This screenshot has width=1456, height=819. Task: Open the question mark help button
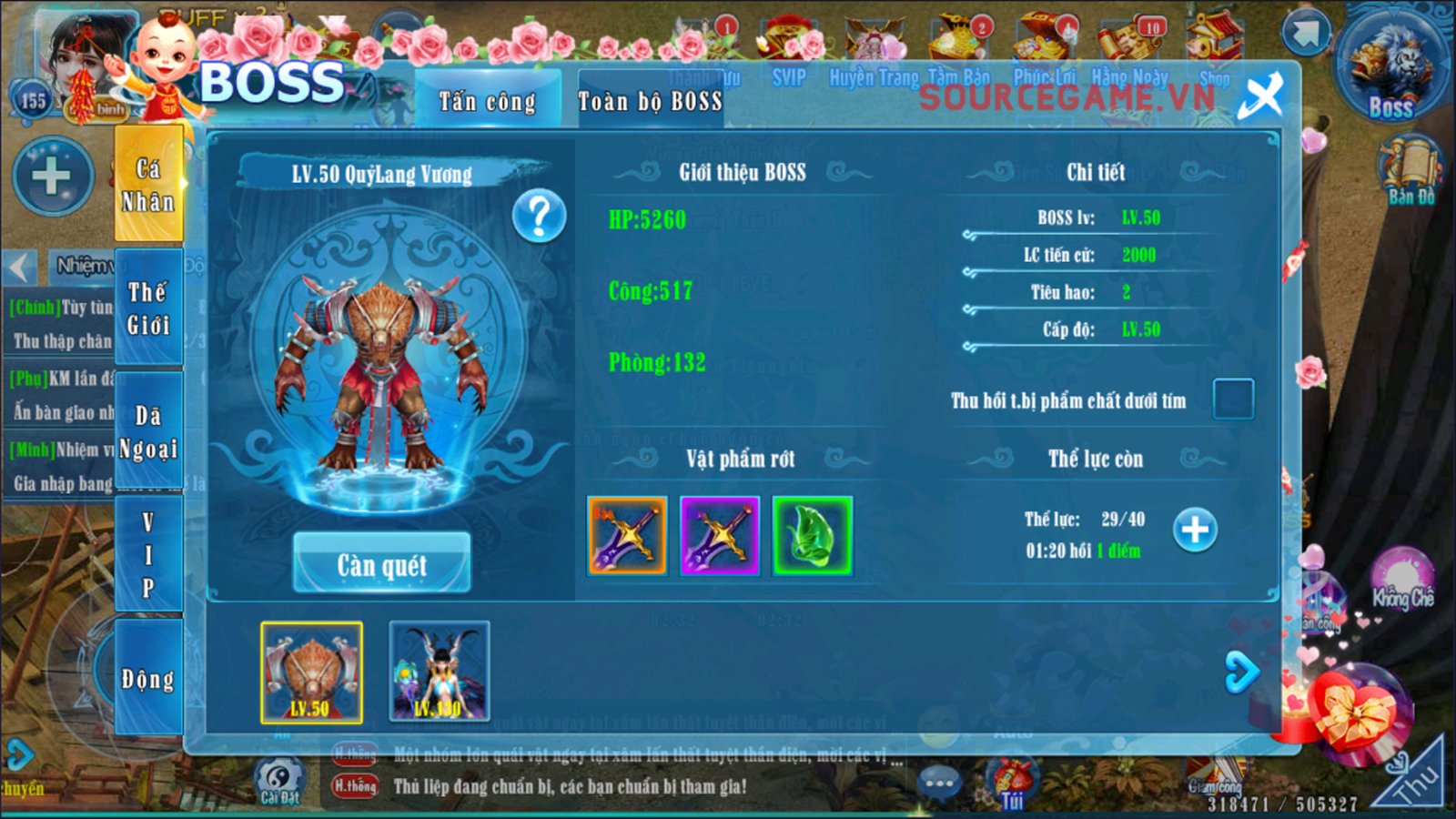click(539, 217)
